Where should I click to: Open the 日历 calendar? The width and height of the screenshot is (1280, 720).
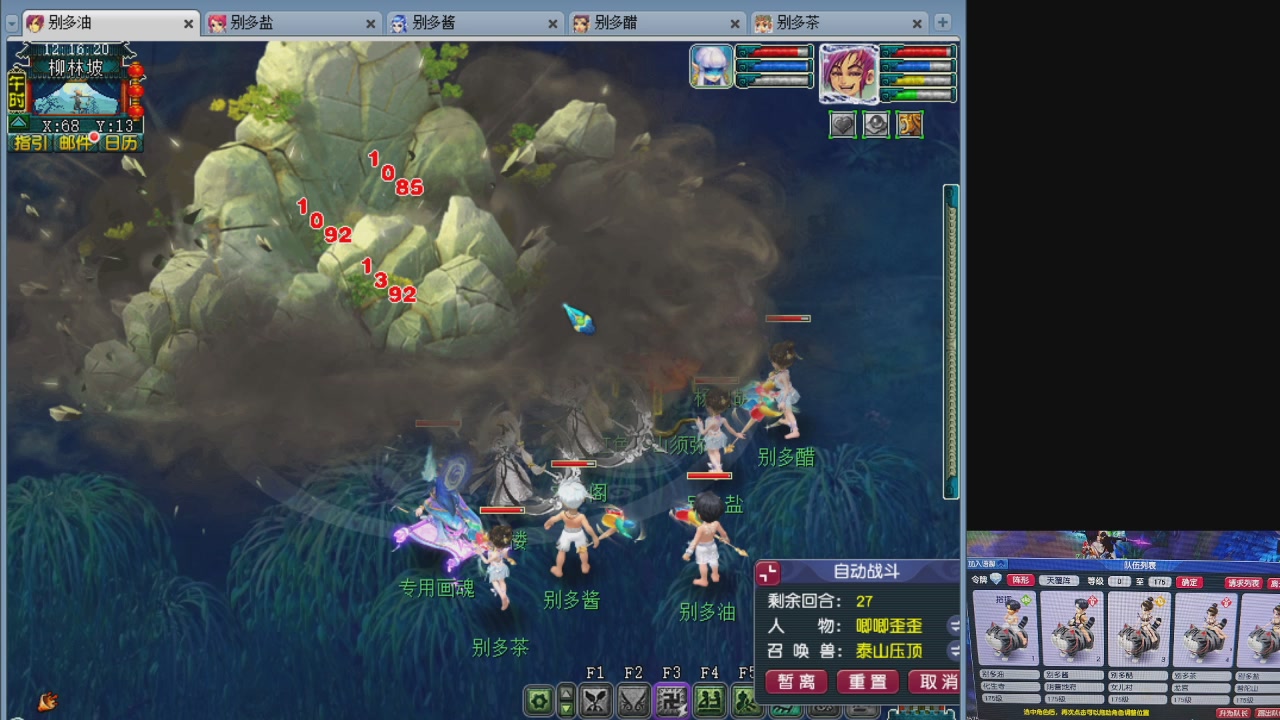[119, 142]
